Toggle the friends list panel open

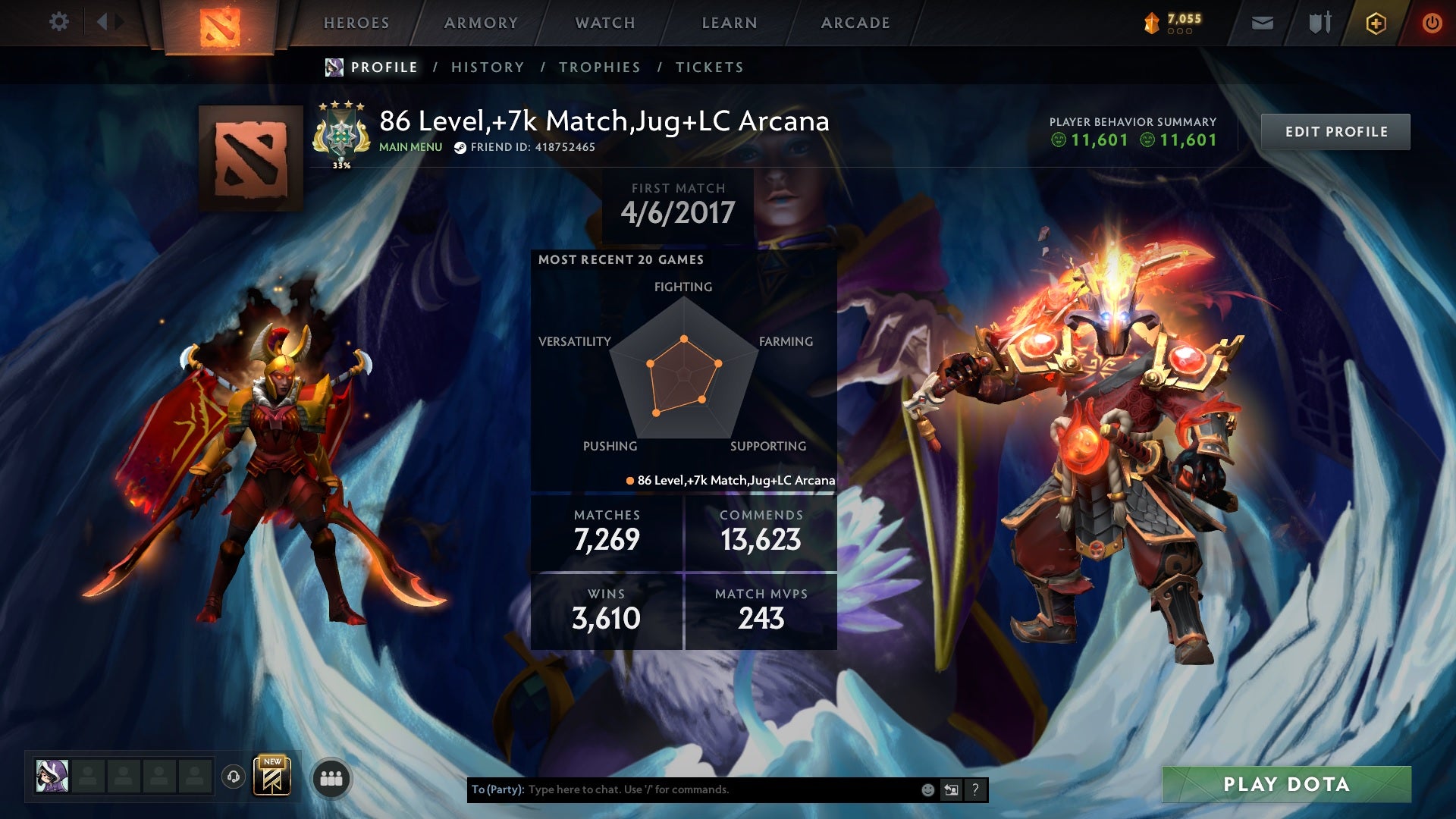[332, 777]
